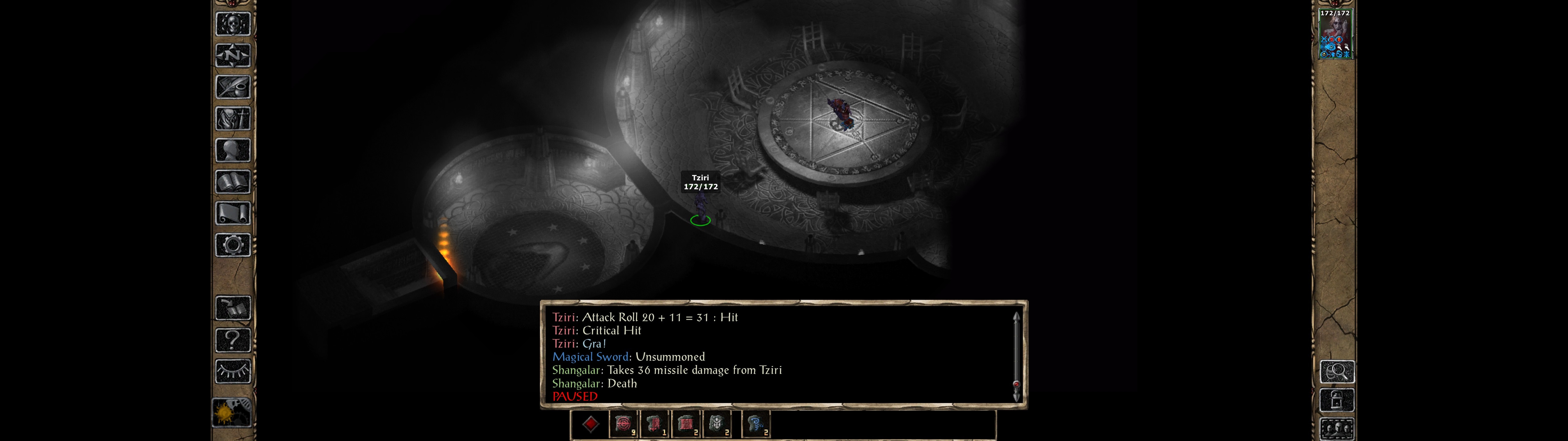Open the area map compass button
The height and width of the screenshot is (441, 1568).
coord(232,56)
